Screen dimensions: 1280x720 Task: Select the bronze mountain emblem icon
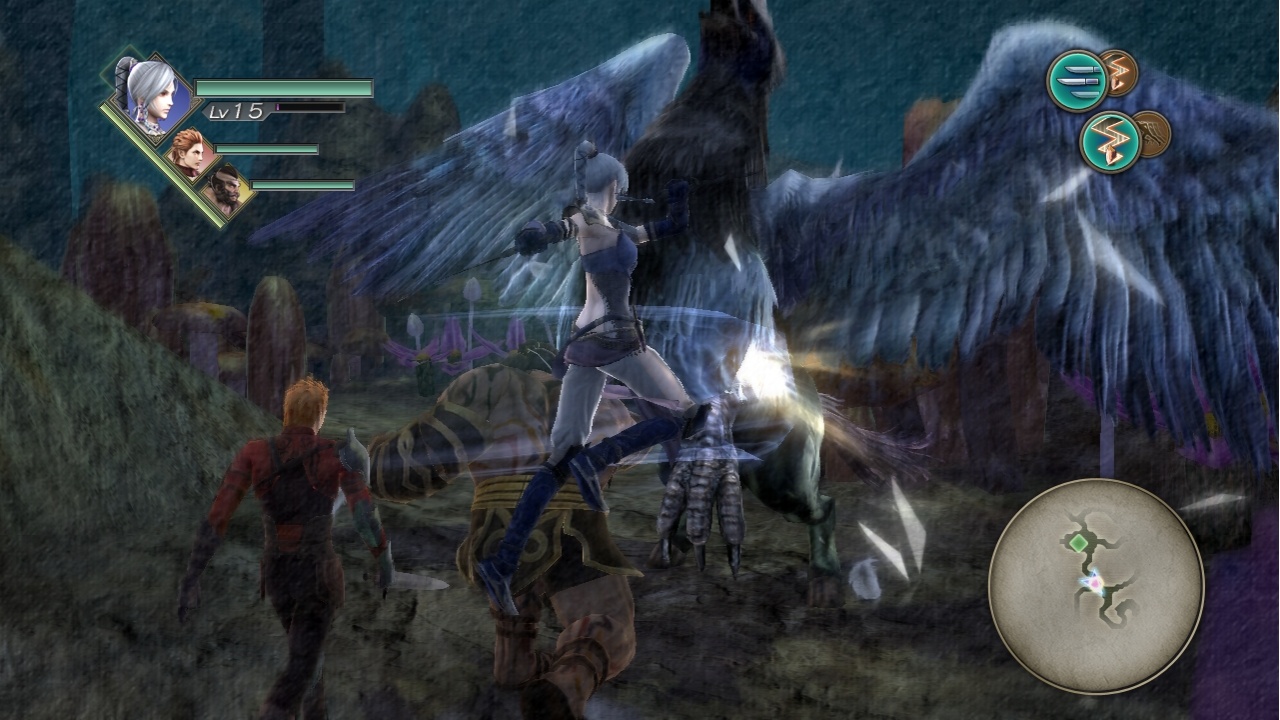(x=1152, y=133)
